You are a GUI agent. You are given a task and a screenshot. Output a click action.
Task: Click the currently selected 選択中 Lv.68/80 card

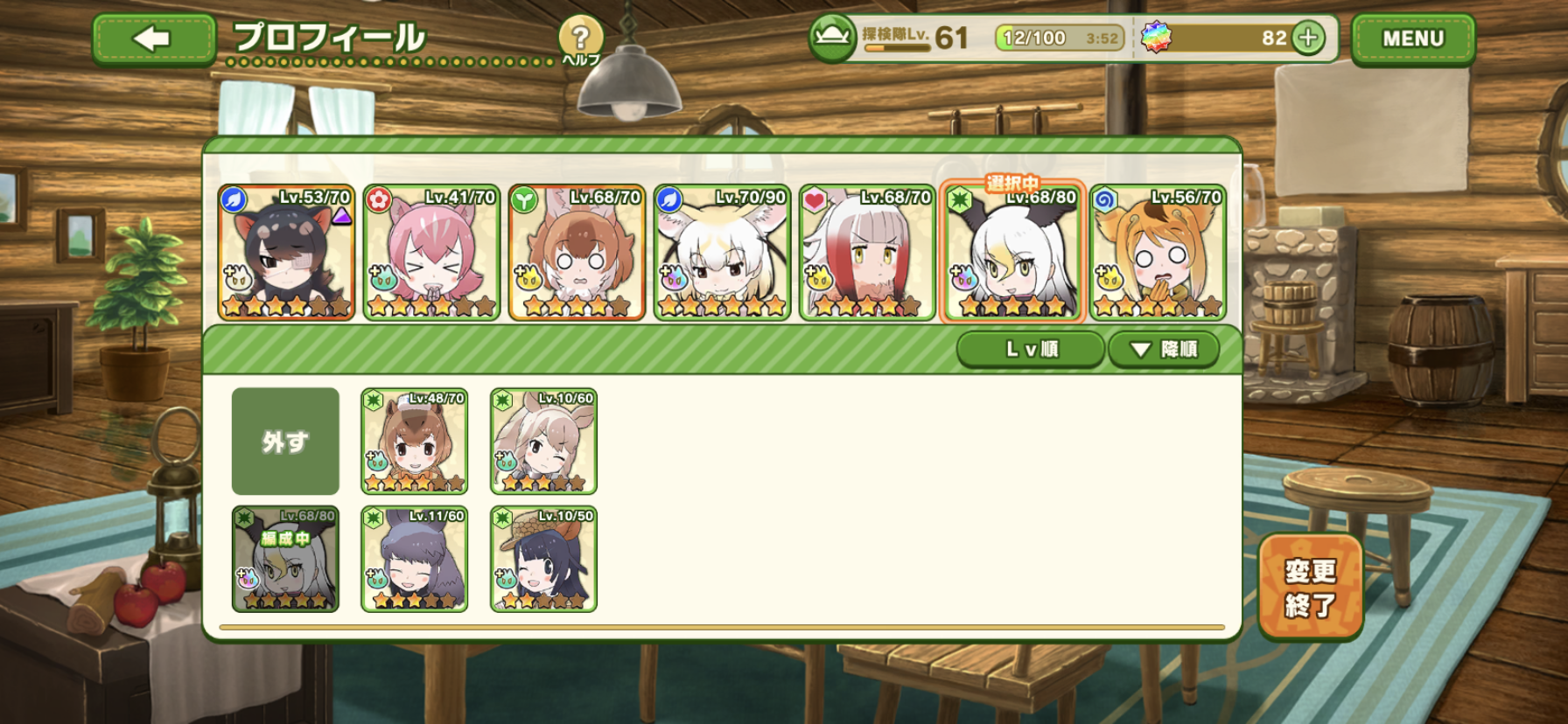pyautogui.click(x=1012, y=253)
